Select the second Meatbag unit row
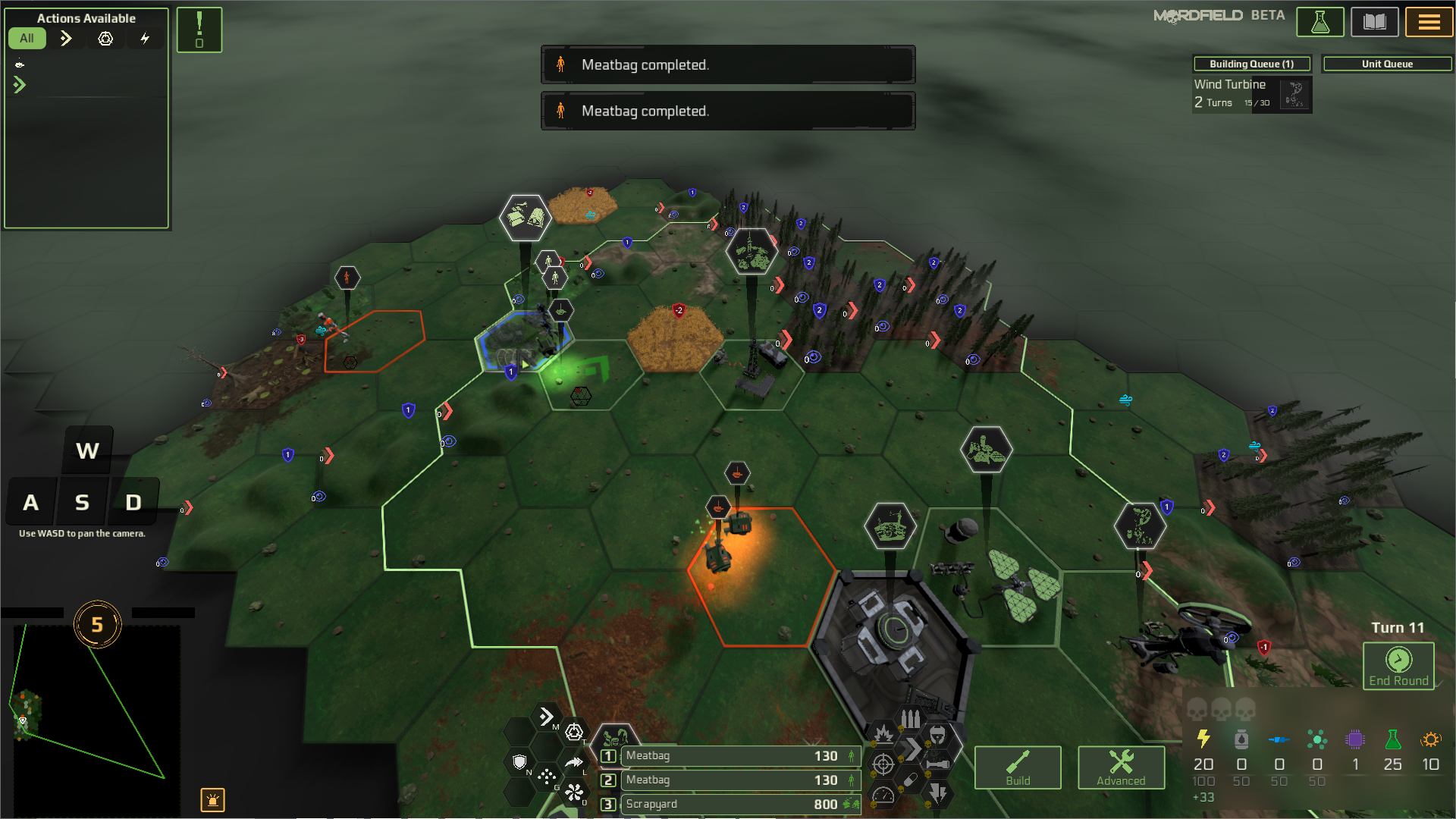The height and width of the screenshot is (819, 1456). 739,780
